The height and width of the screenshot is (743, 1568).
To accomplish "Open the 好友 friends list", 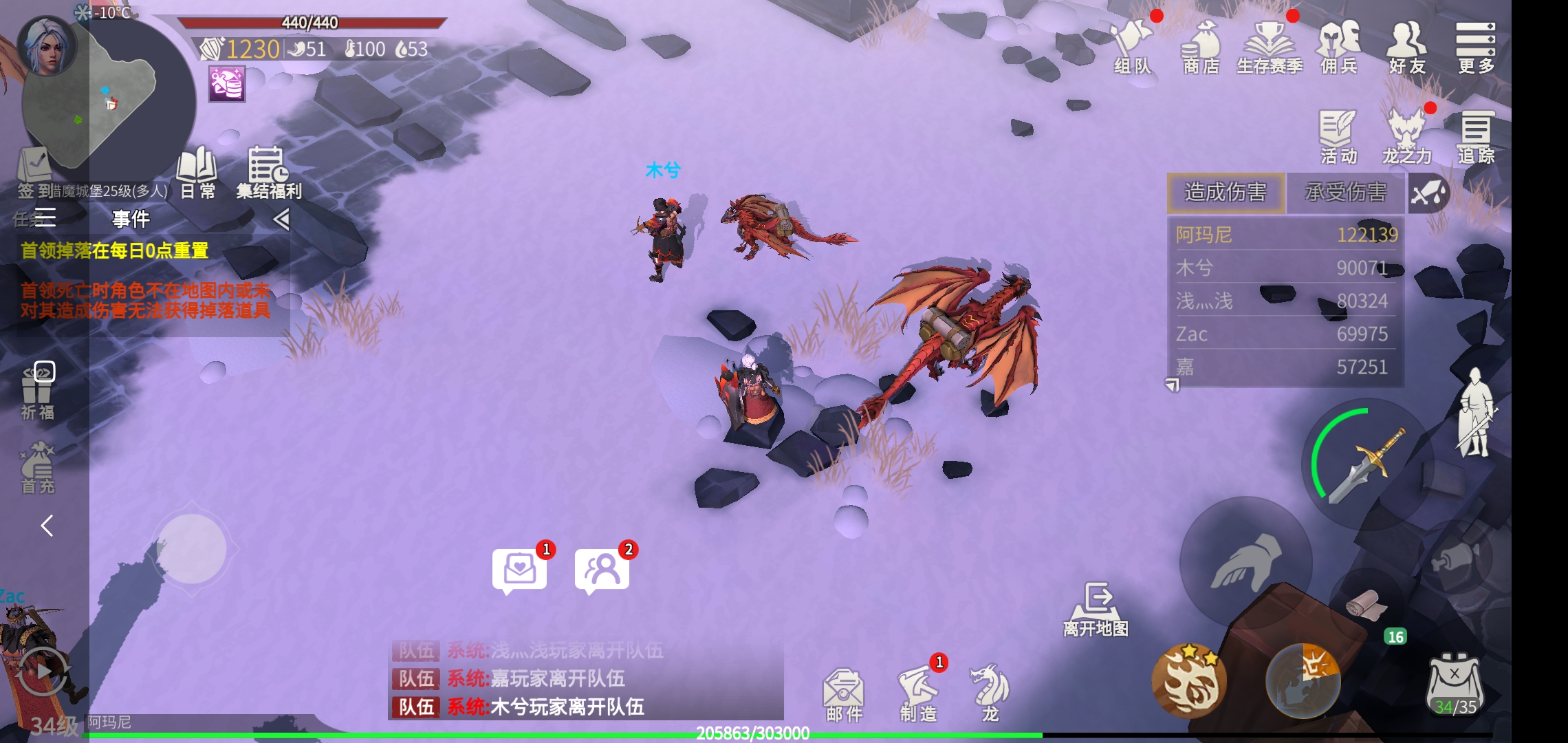I will click(1406, 46).
